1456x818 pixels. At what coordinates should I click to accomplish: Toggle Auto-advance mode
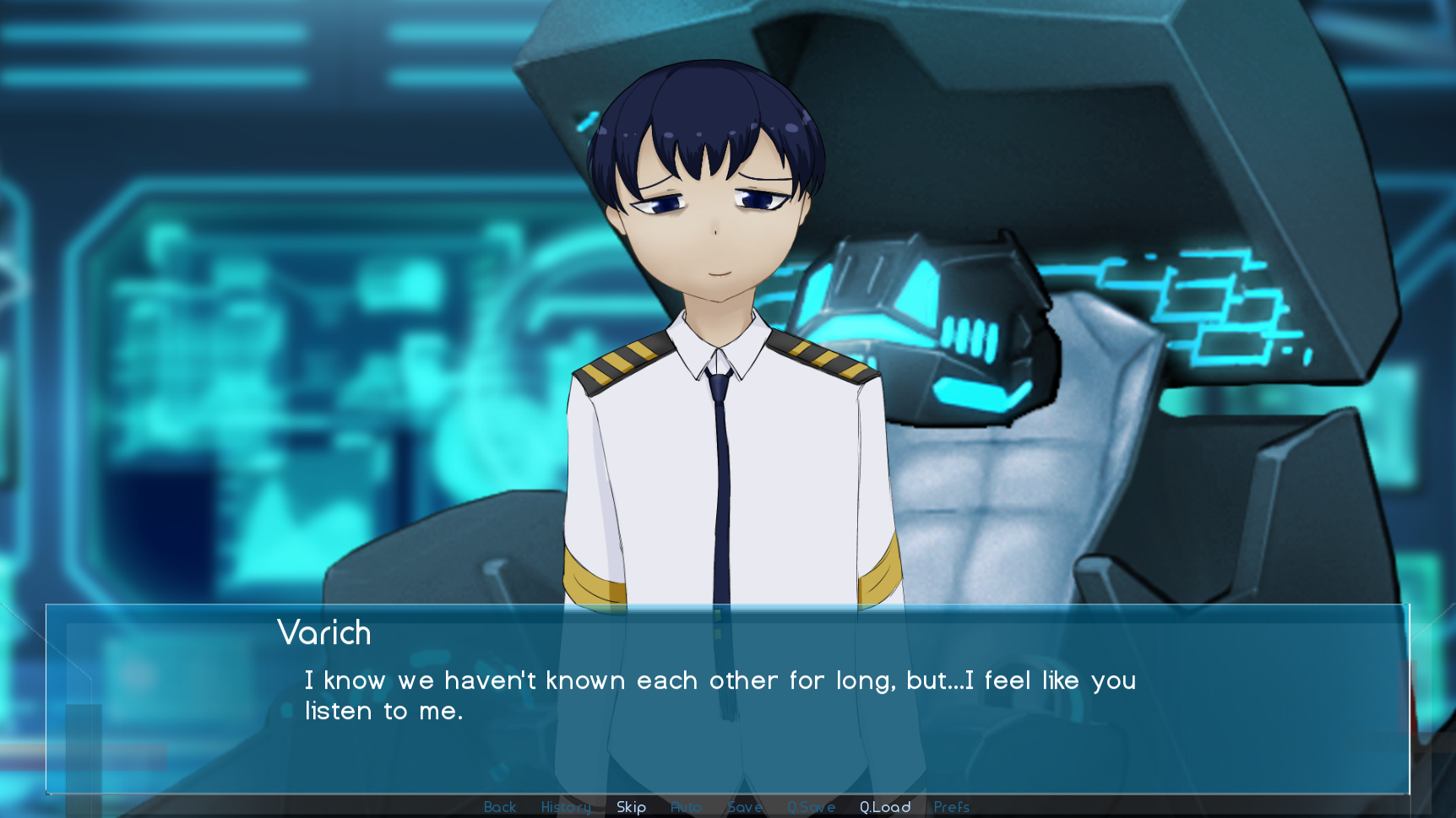coord(686,807)
